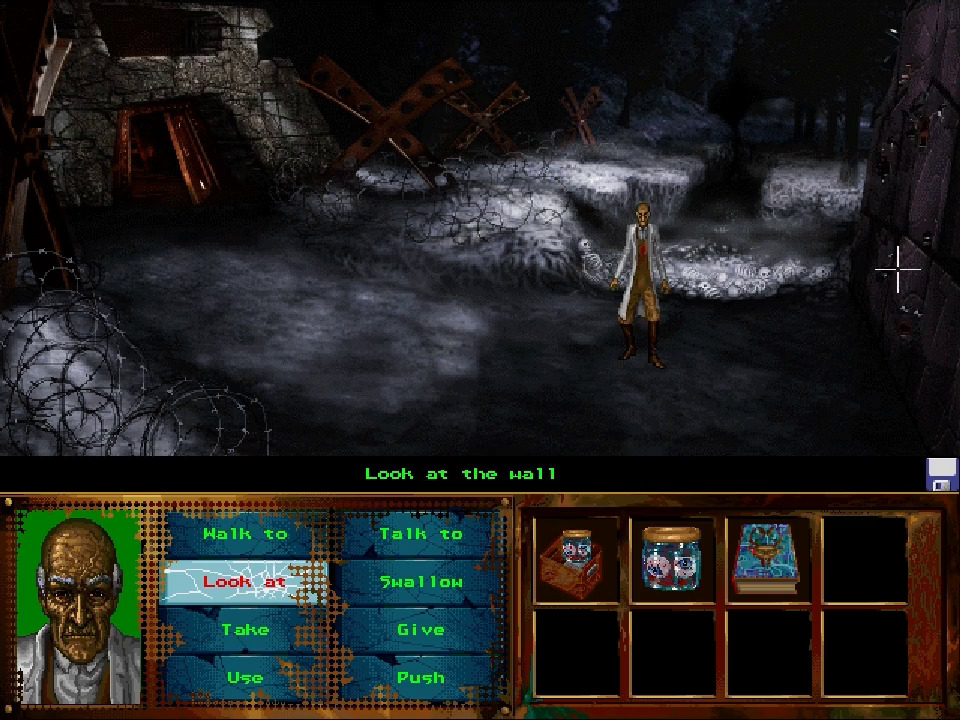
Task: Activate the "Take" verb button
Action: (245, 629)
